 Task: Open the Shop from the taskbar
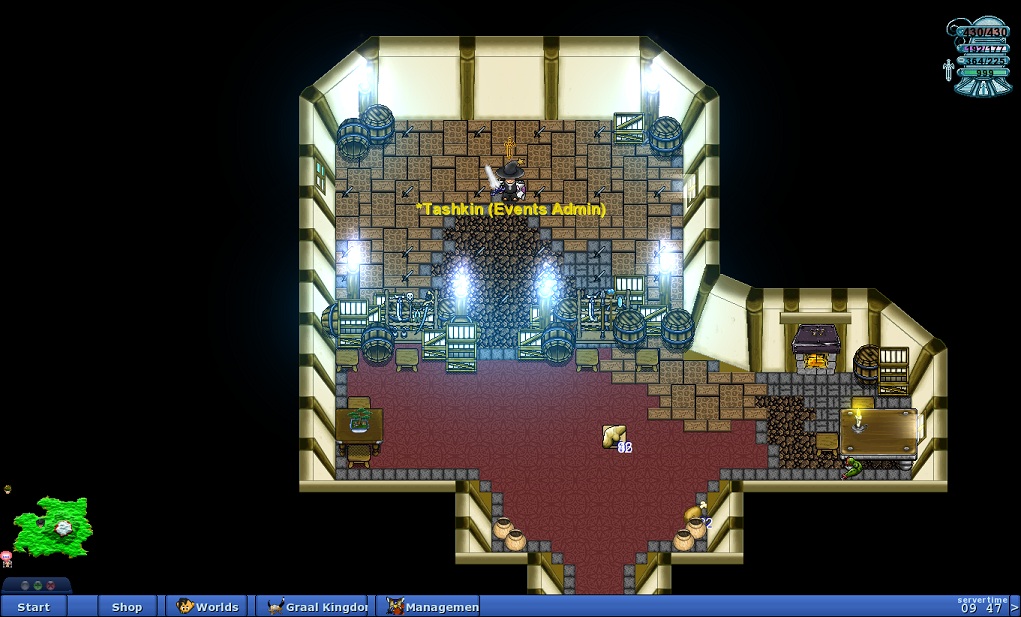coord(127,606)
